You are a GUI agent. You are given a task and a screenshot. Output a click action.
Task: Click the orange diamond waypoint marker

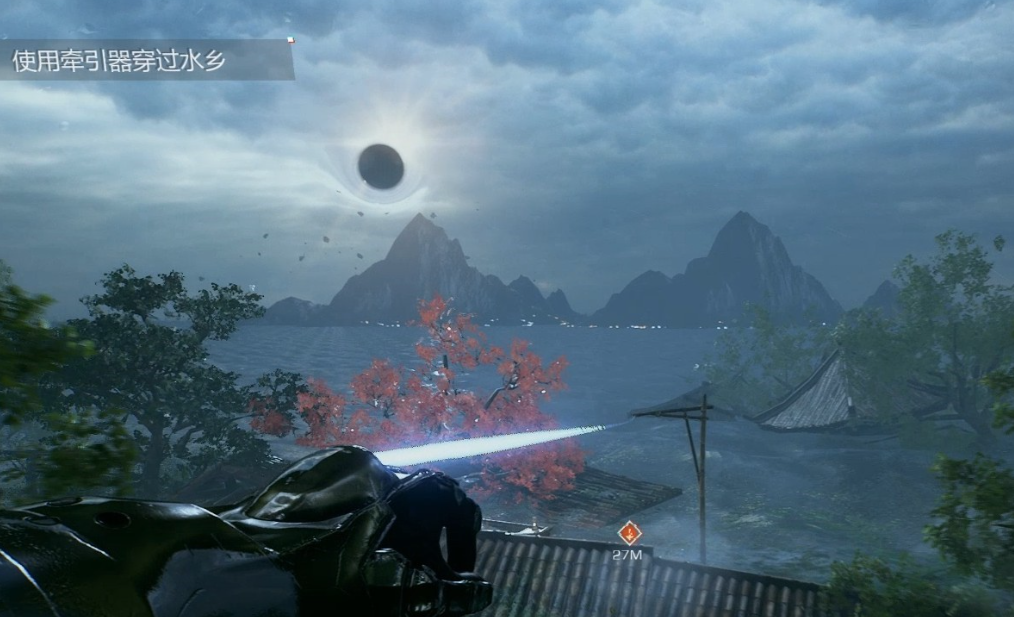pyautogui.click(x=628, y=533)
